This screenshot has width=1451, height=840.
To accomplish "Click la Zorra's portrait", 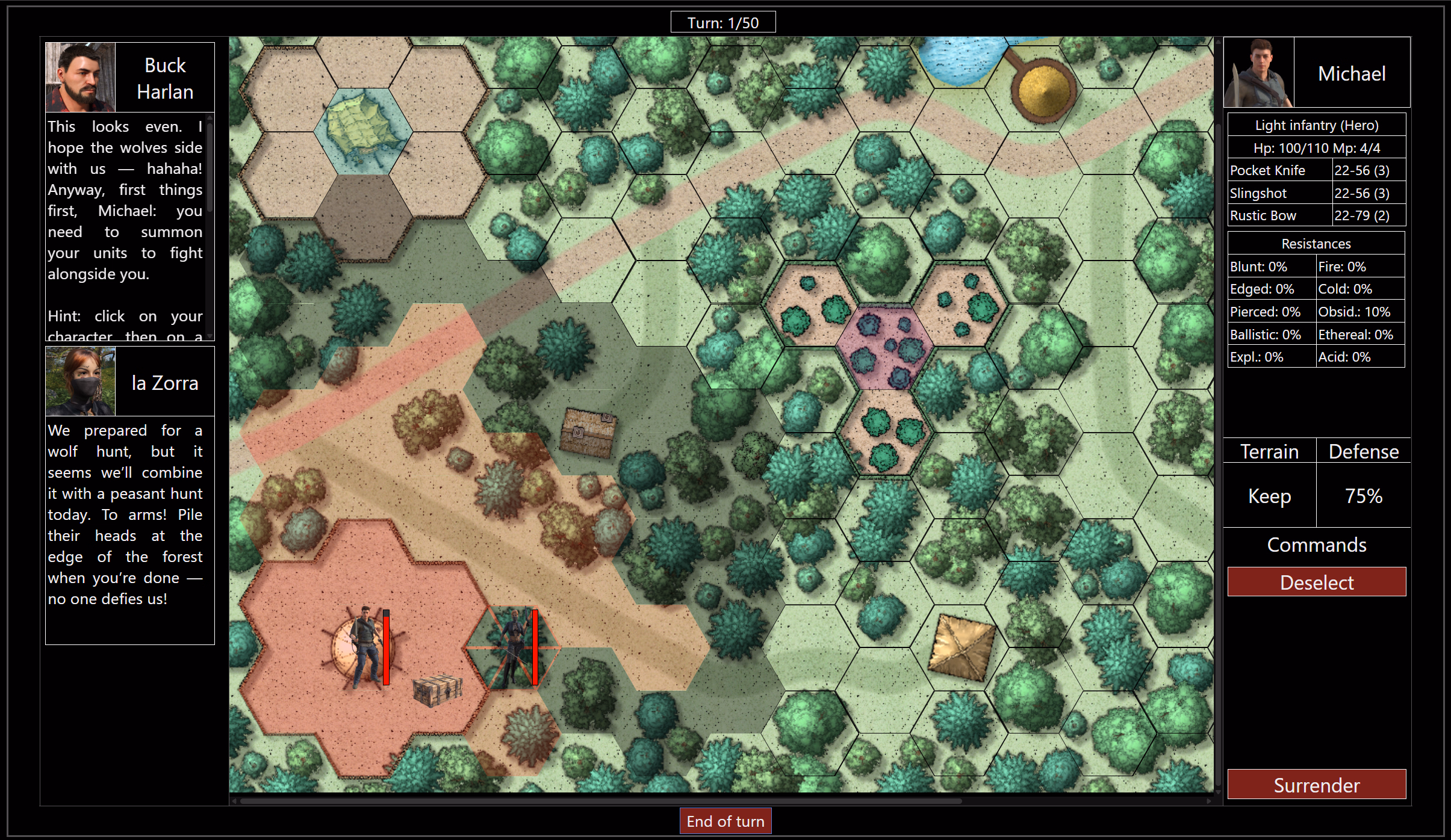I will pos(80,381).
